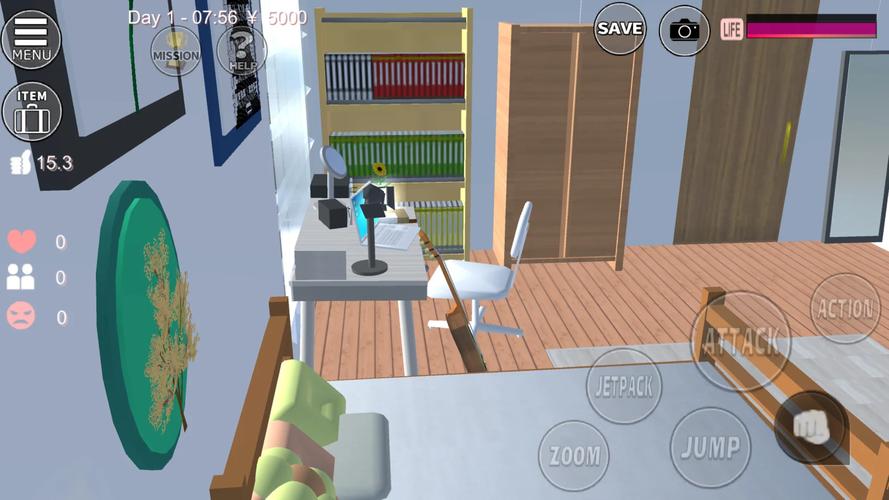Open the HELP question mark
Viewport: 889px width, 500px height.
click(241, 49)
